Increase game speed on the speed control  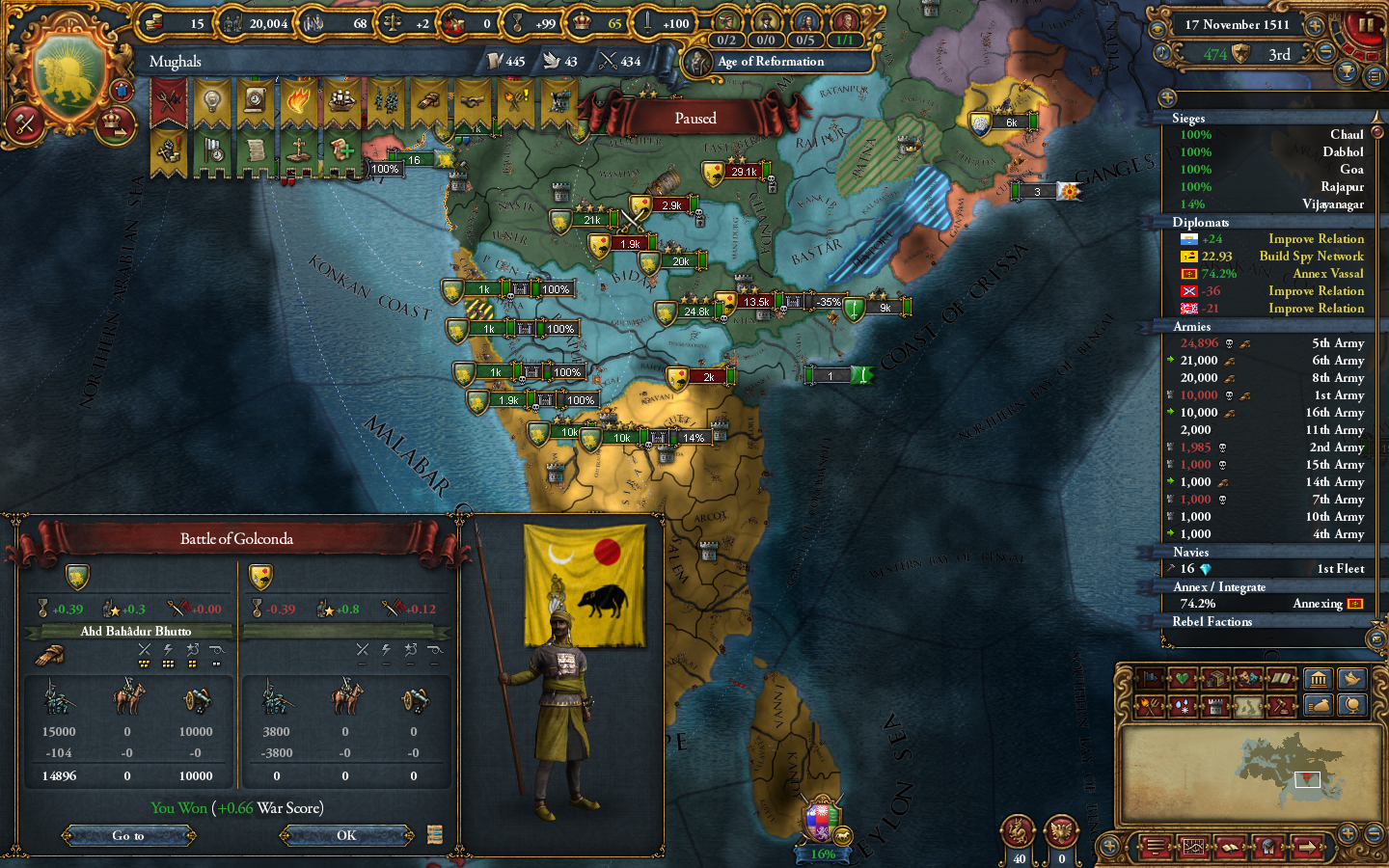click(1315, 26)
